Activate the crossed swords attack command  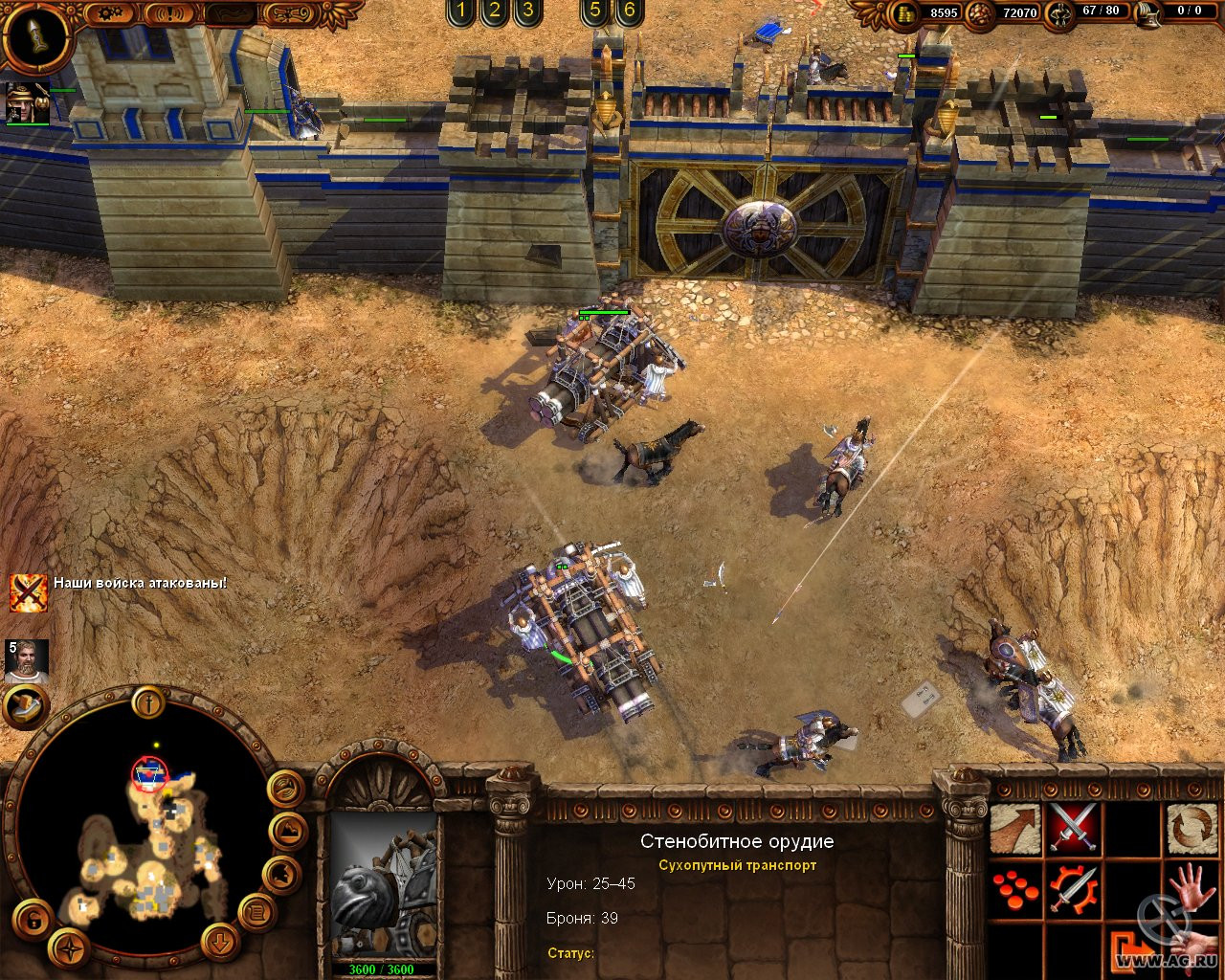point(1073,829)
